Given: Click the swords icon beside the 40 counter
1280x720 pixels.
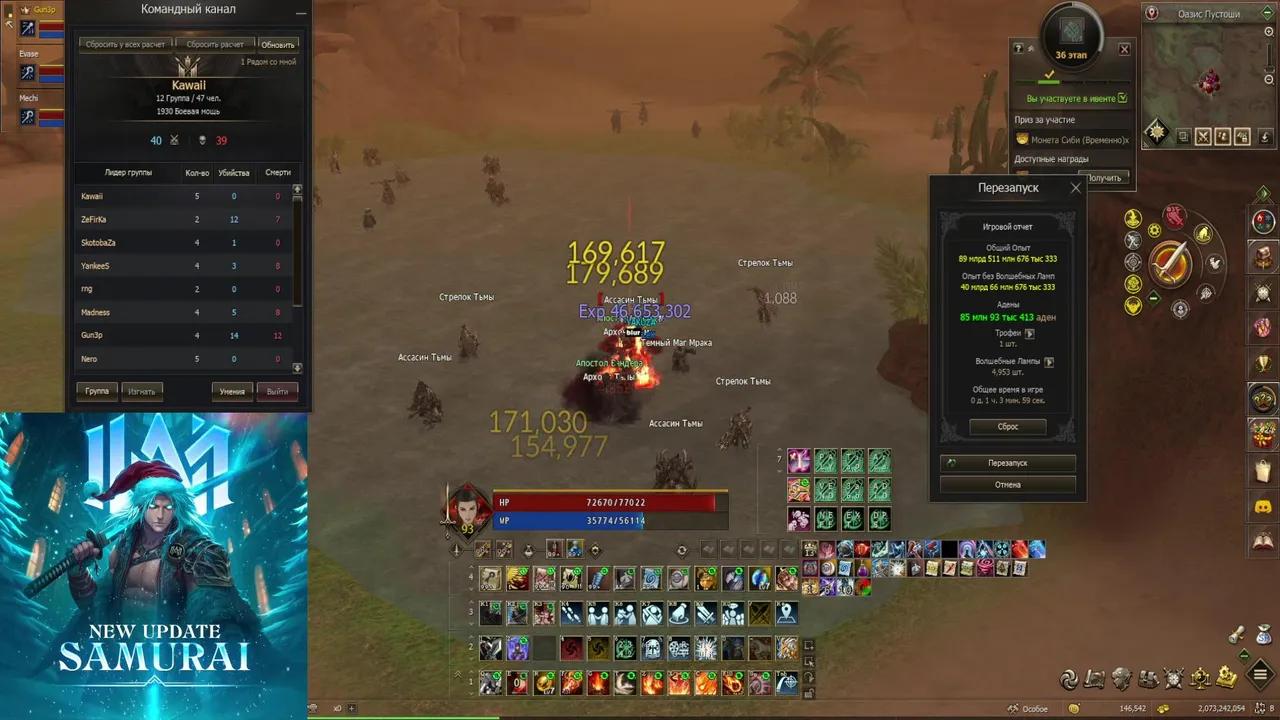Looking at the screenshot, I should click(174, 140).
